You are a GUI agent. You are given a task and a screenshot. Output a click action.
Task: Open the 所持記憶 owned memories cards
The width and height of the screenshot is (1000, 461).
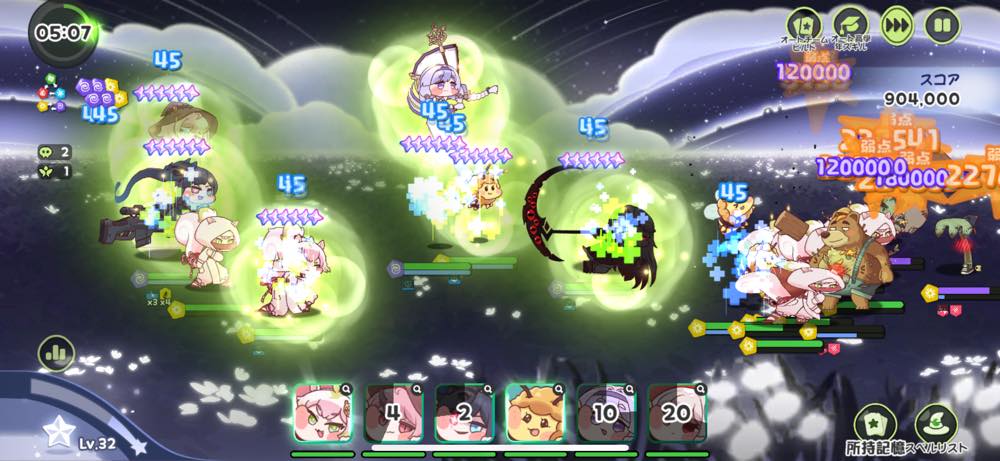877,423
